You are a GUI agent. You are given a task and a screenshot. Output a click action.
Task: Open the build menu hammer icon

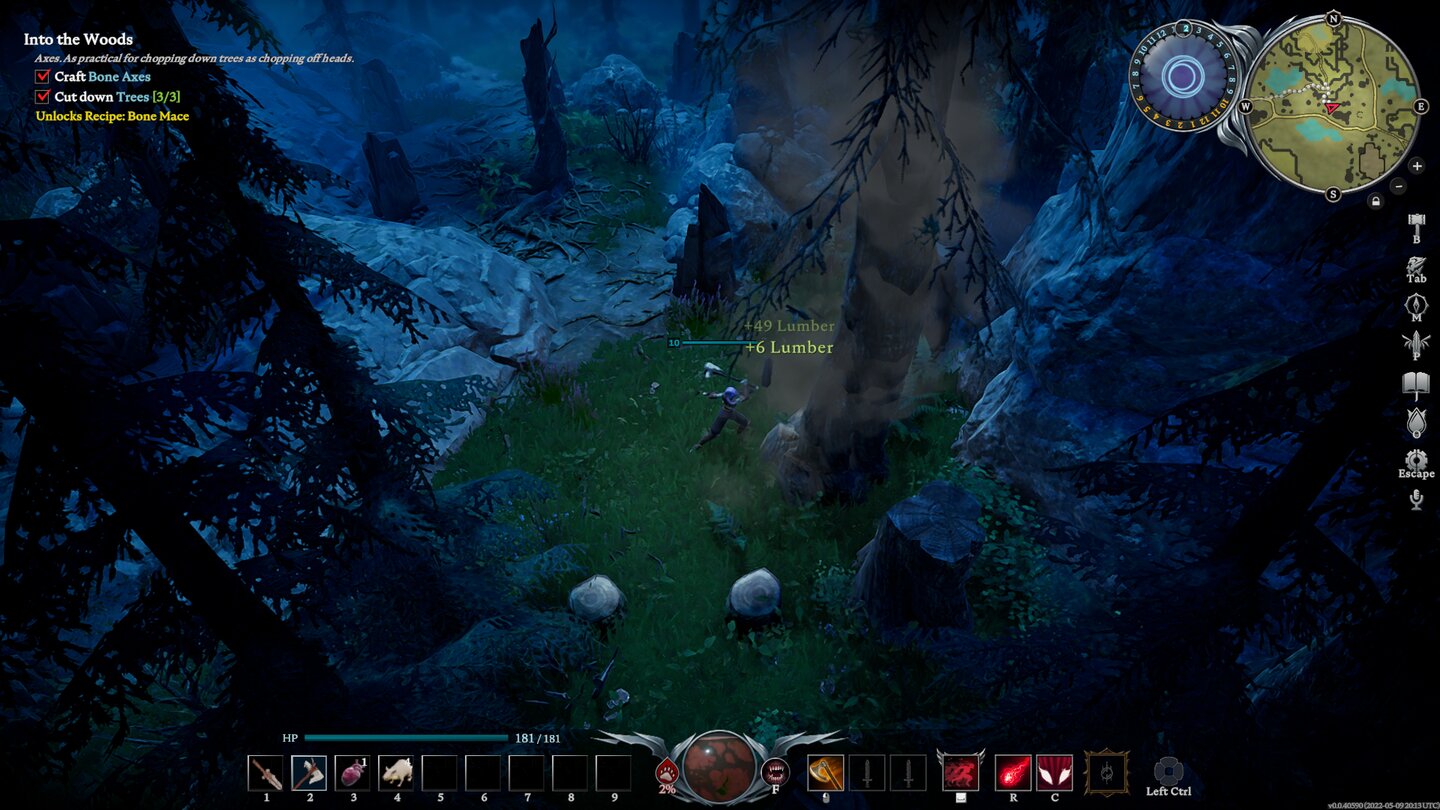click(x=1416, y=222)
